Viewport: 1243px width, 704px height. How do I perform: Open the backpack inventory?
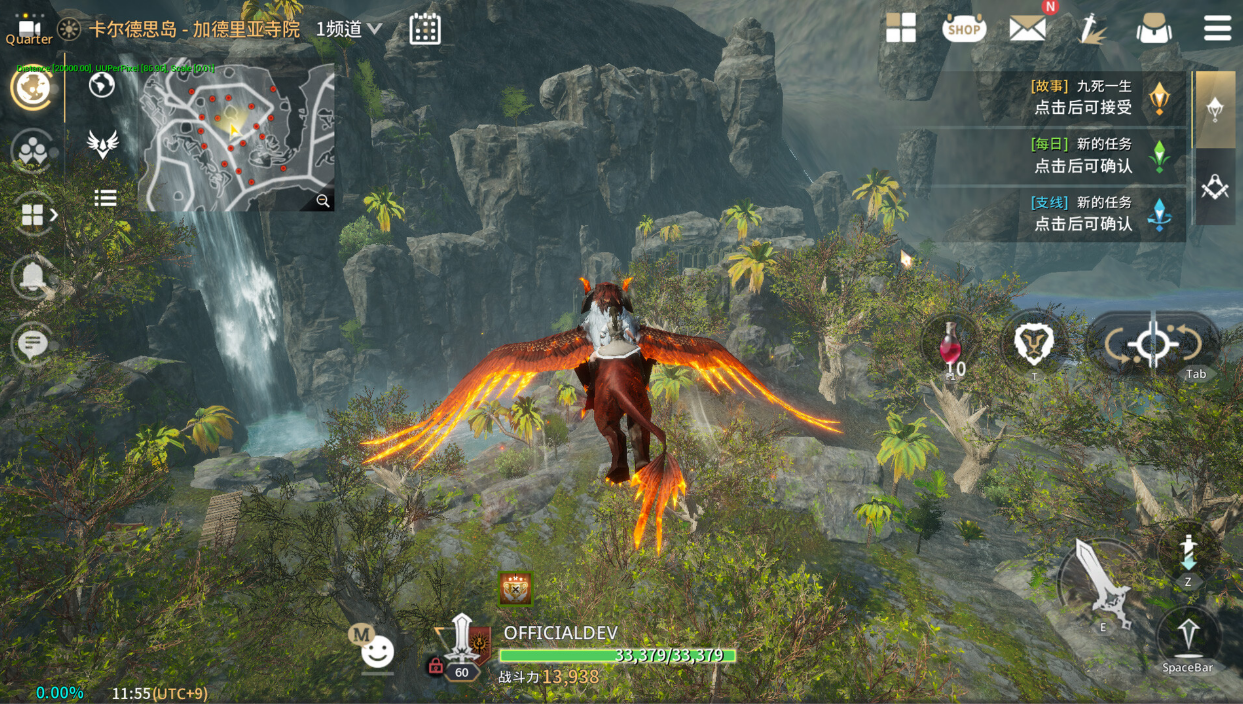click(x=1154, y=29)
